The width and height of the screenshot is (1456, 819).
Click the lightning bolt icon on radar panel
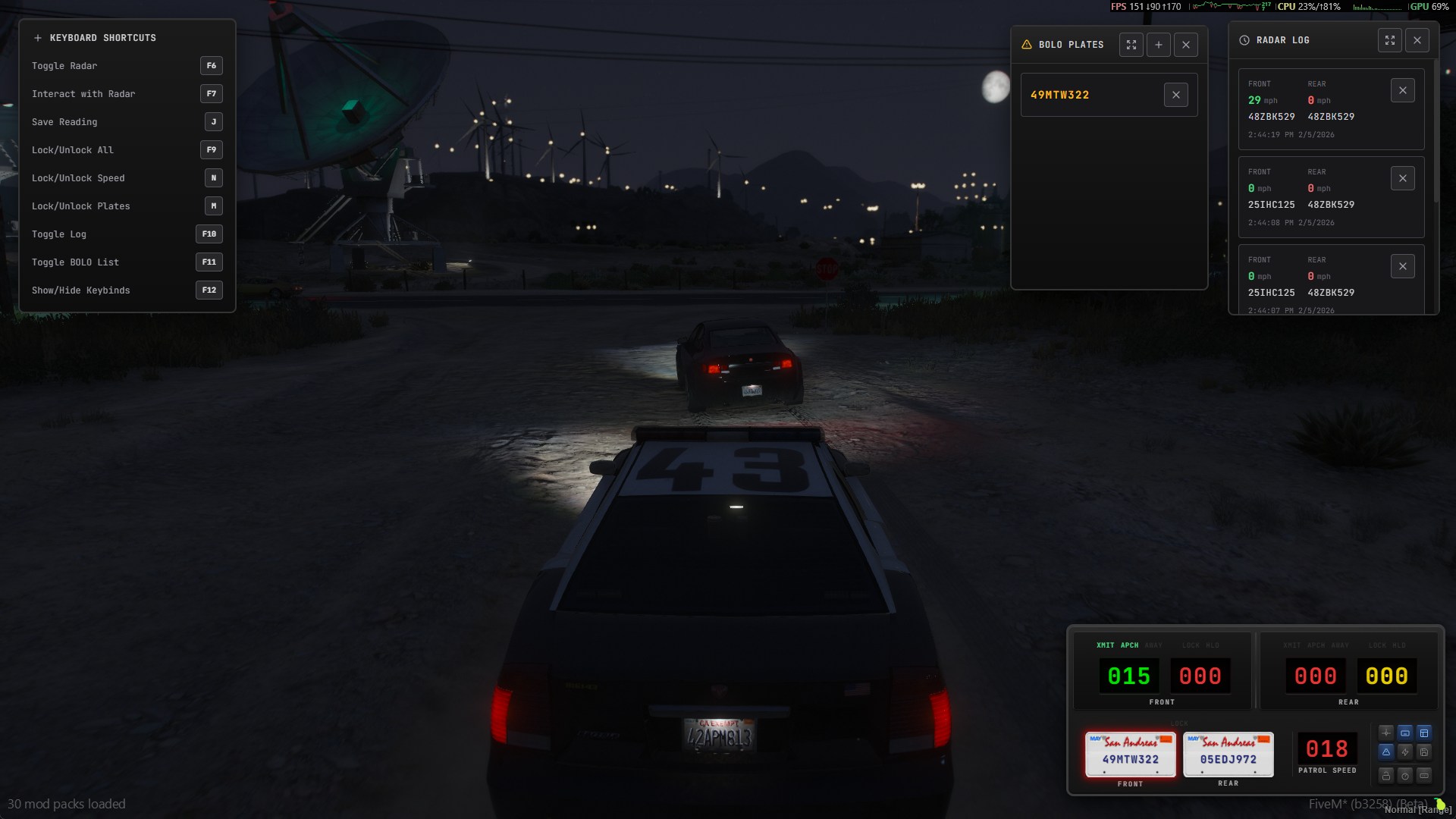click(x=1405, y=752)
